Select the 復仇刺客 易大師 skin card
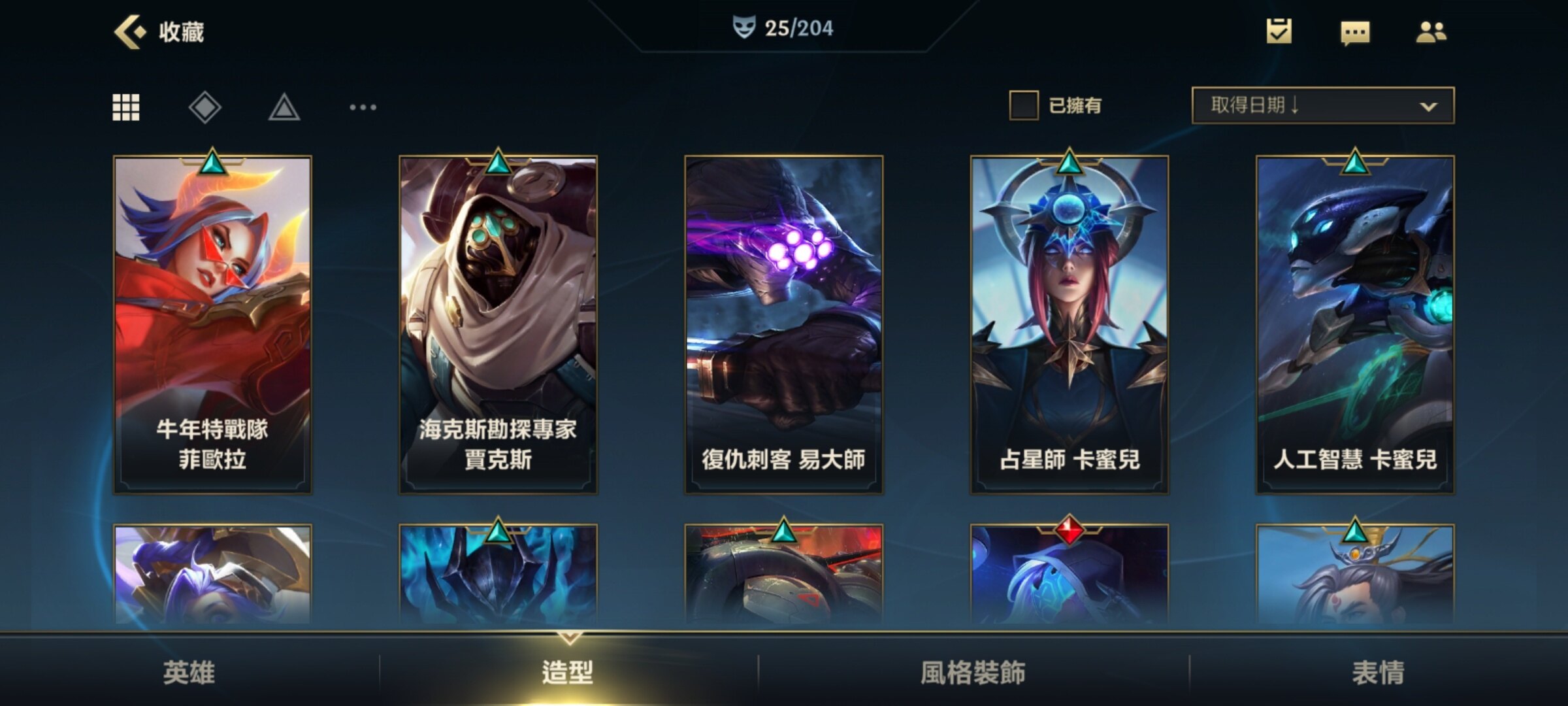 [783, 324]
